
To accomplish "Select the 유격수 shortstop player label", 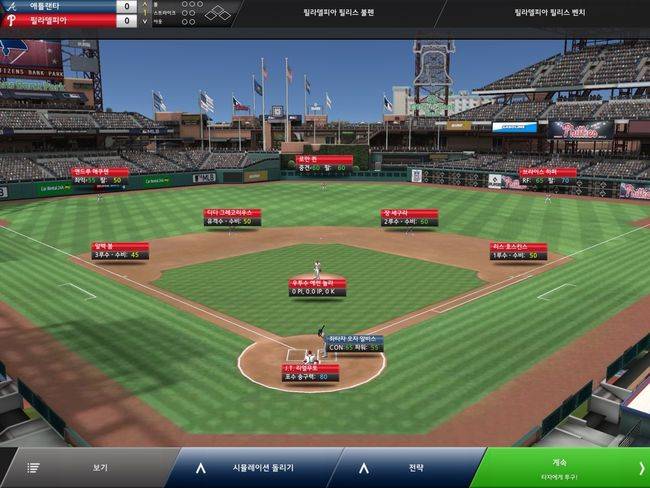I will 232,216.
